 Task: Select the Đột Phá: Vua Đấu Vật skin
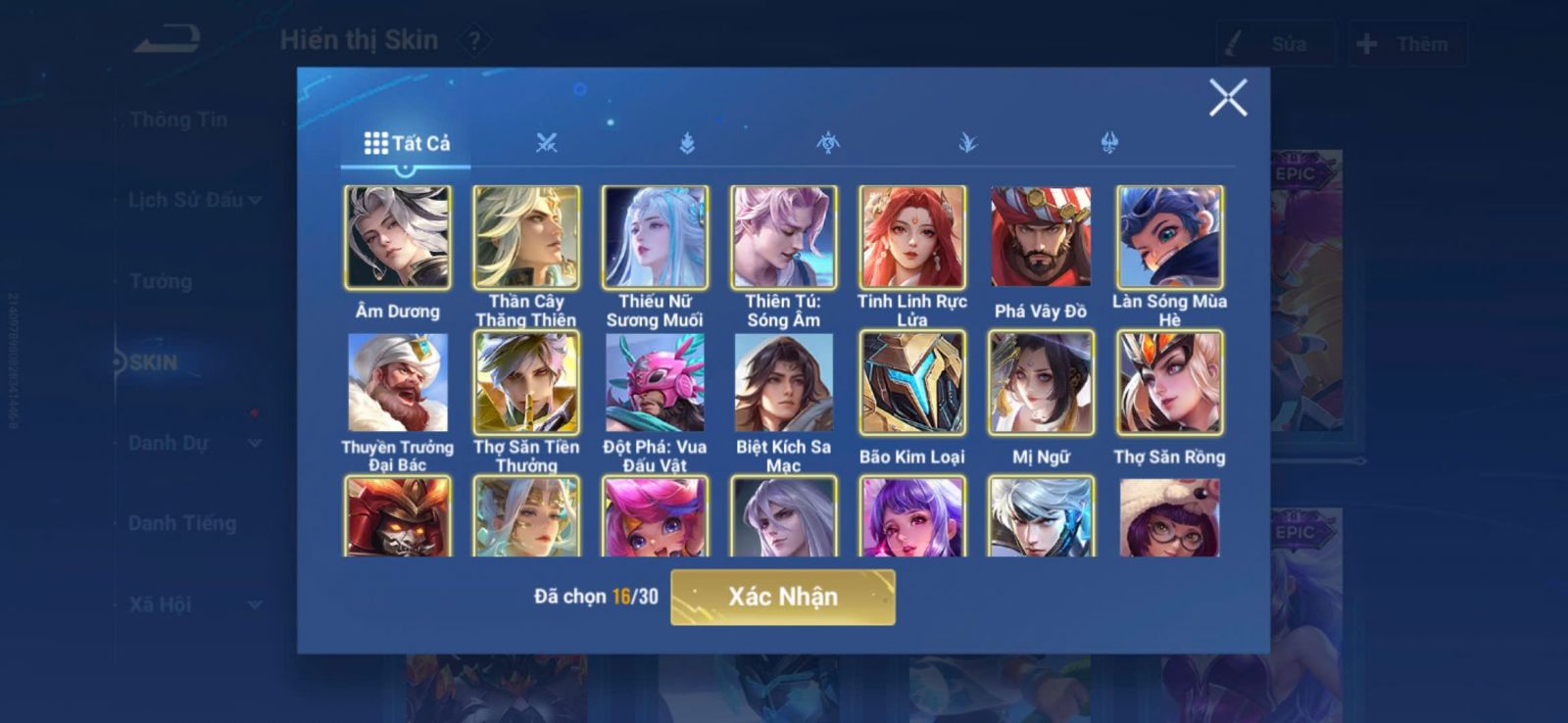point(655,383)
